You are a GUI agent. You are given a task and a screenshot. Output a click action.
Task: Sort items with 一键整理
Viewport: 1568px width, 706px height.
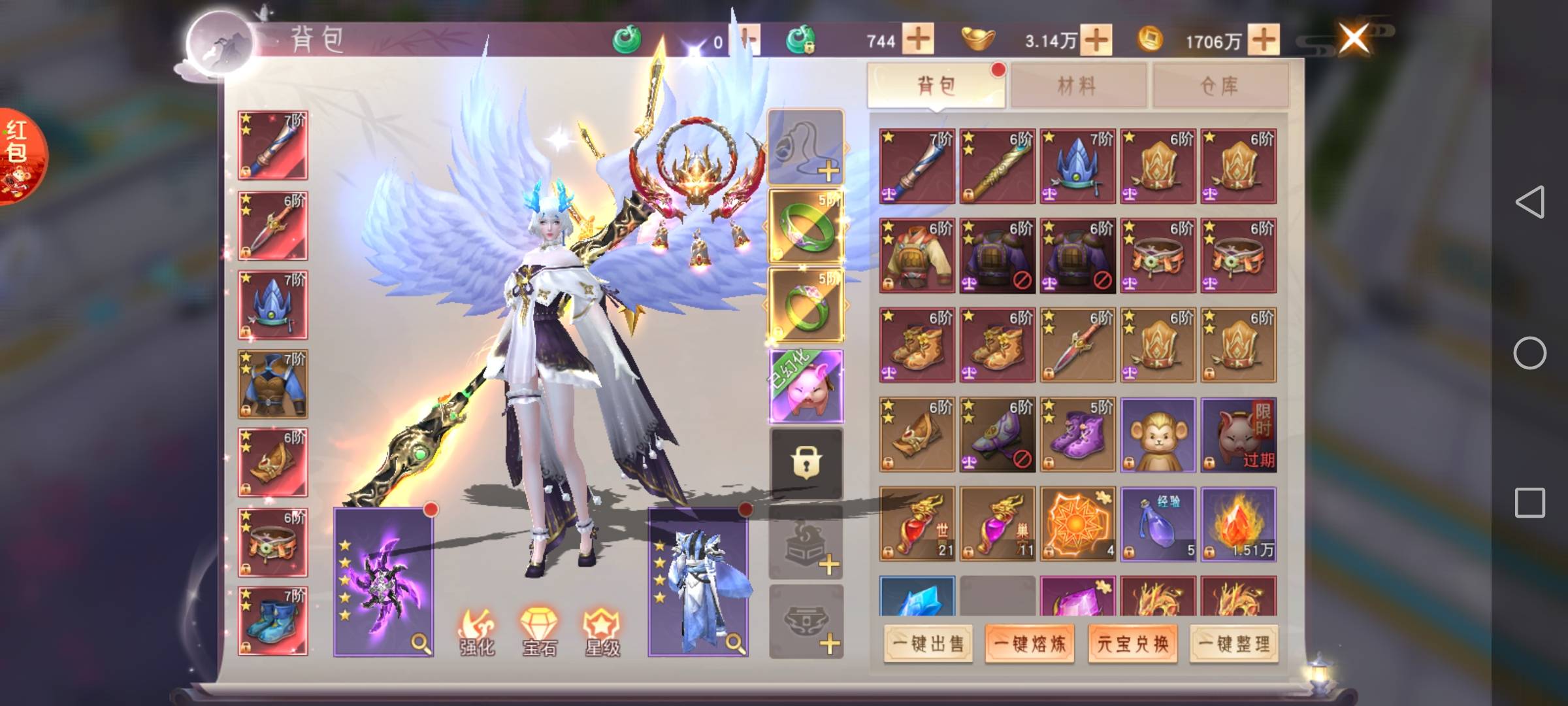[1233, 644]
